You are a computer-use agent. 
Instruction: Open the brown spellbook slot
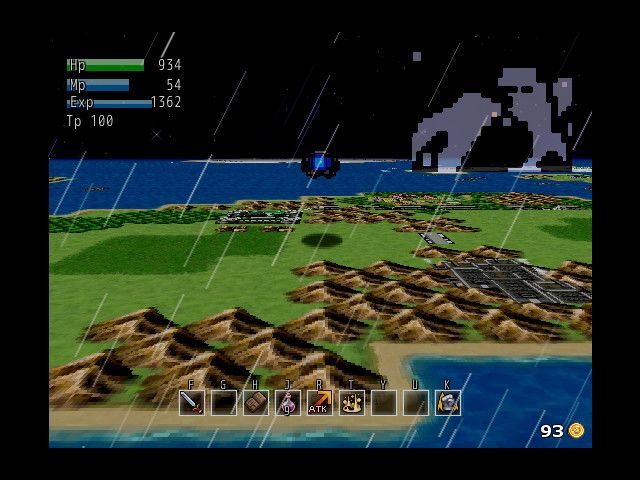(256, 403)
